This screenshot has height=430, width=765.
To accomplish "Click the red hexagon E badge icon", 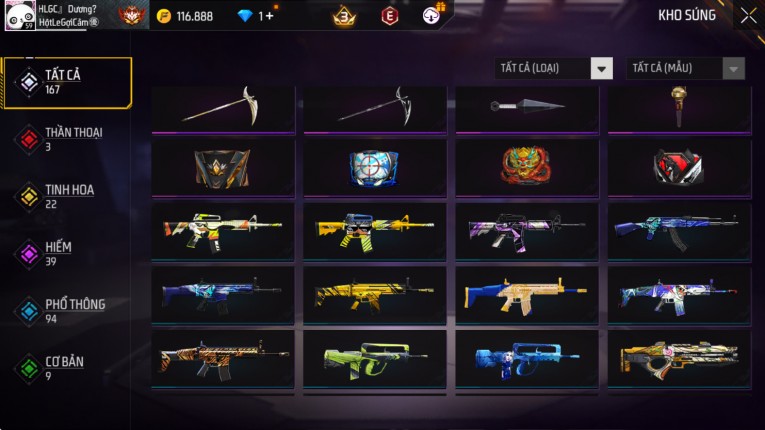I will (390, 16).
